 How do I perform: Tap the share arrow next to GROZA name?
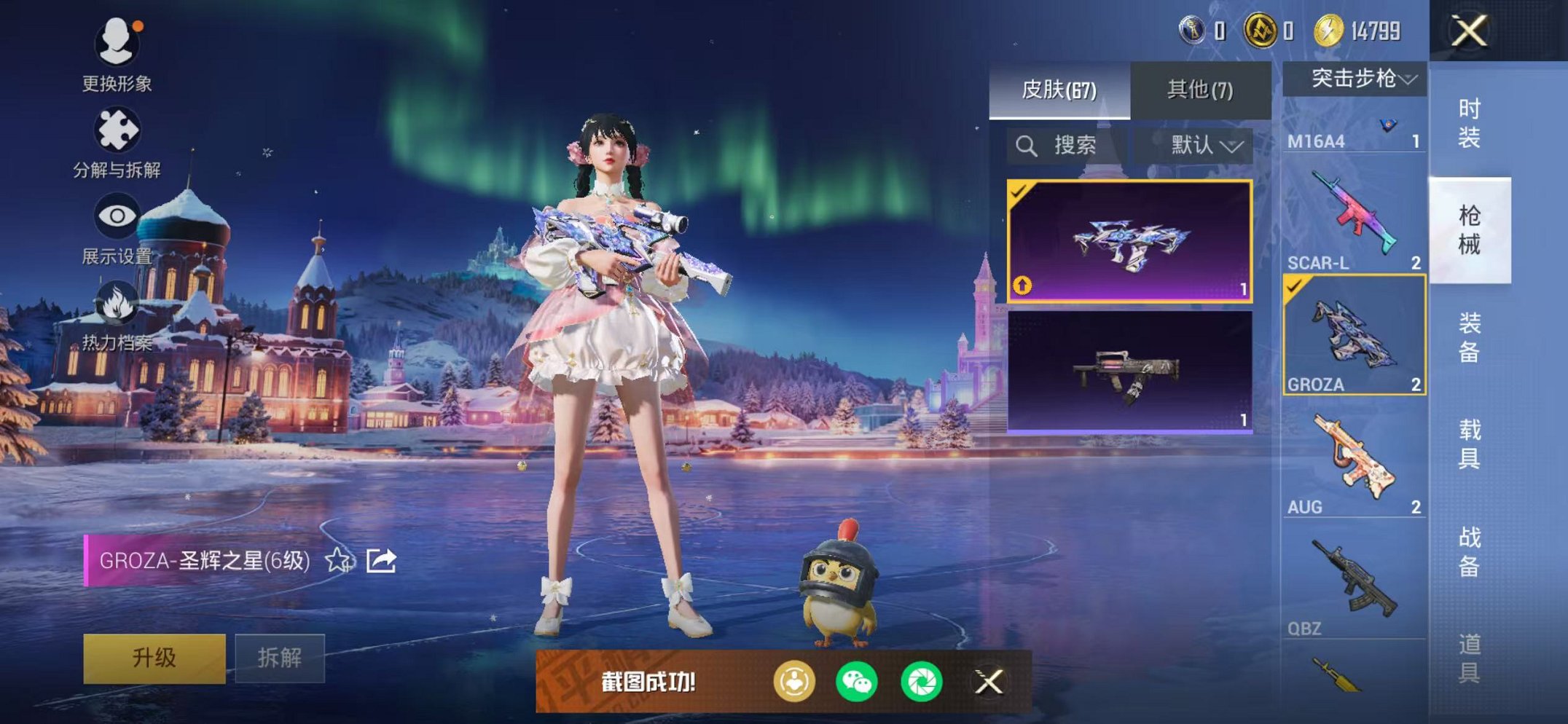(x=381, y=560)
